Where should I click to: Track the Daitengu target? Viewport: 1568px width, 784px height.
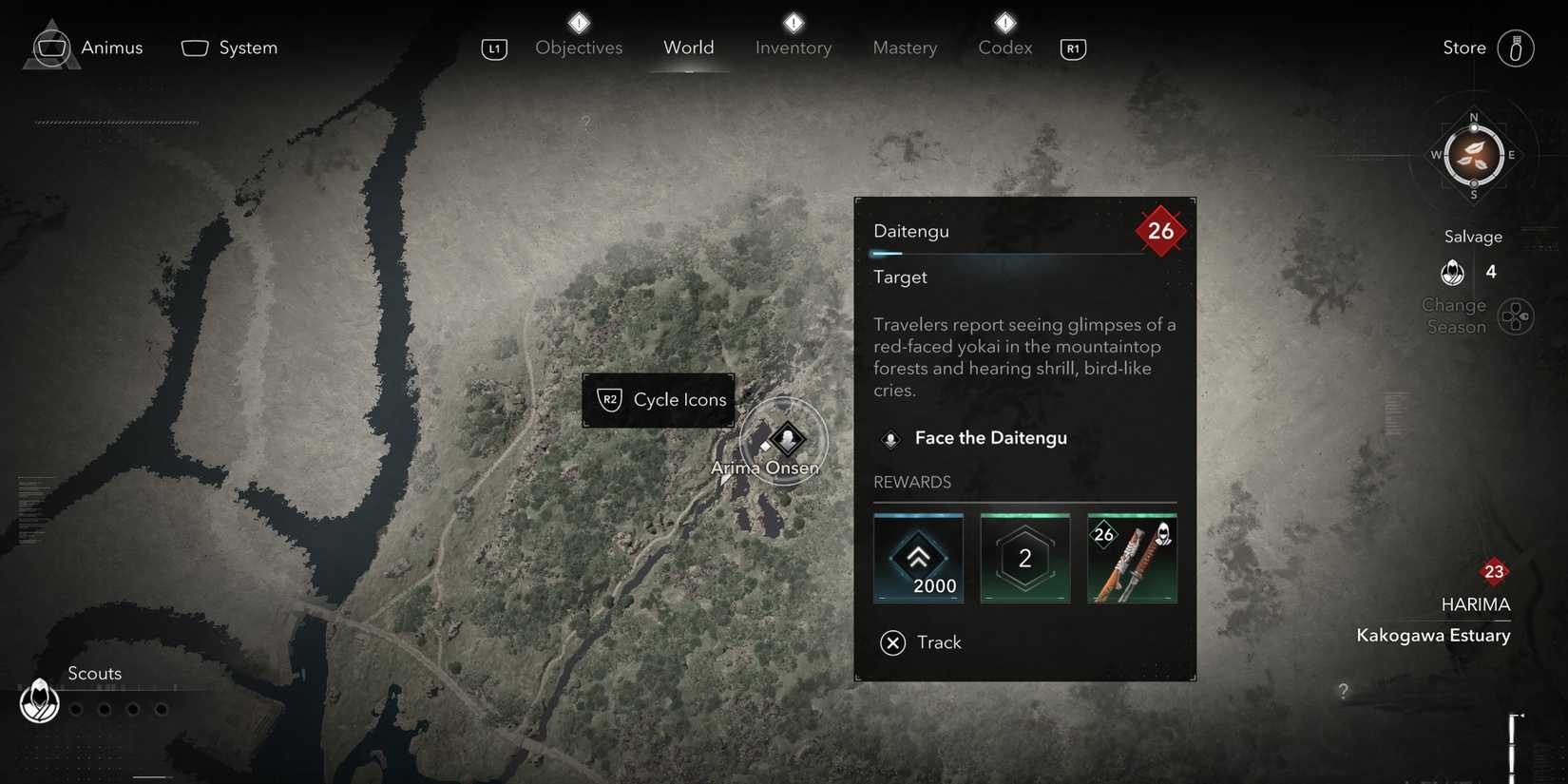click(x=921, y=643)
